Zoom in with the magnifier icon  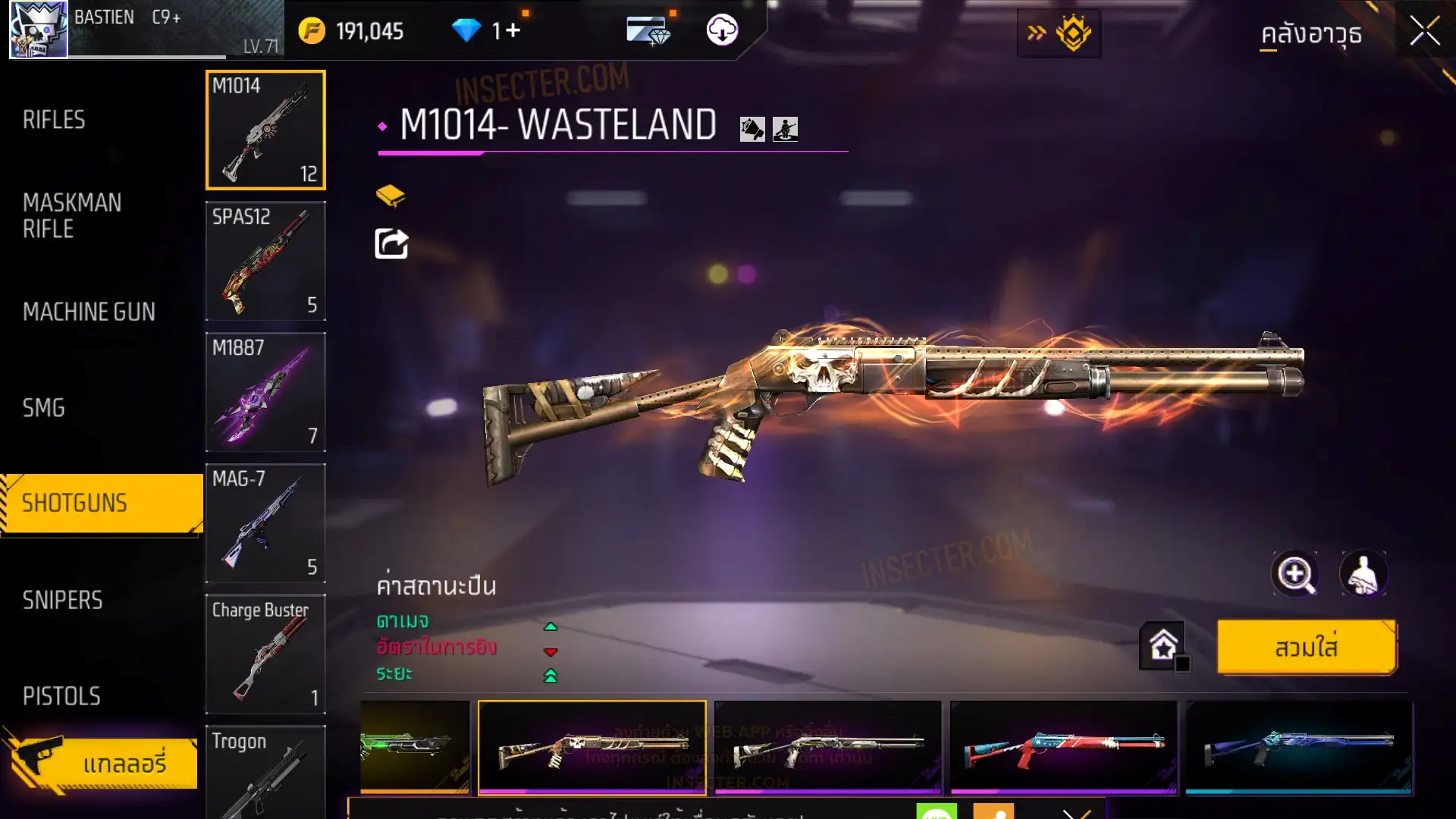tap(1295, 574)
